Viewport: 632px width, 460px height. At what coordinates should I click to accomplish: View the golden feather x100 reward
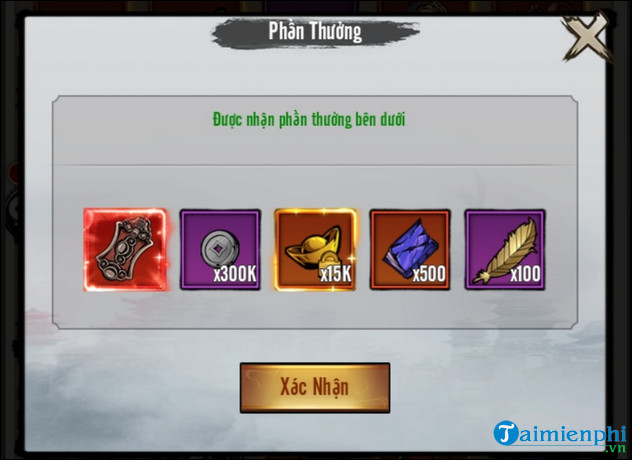pos(505,249)
